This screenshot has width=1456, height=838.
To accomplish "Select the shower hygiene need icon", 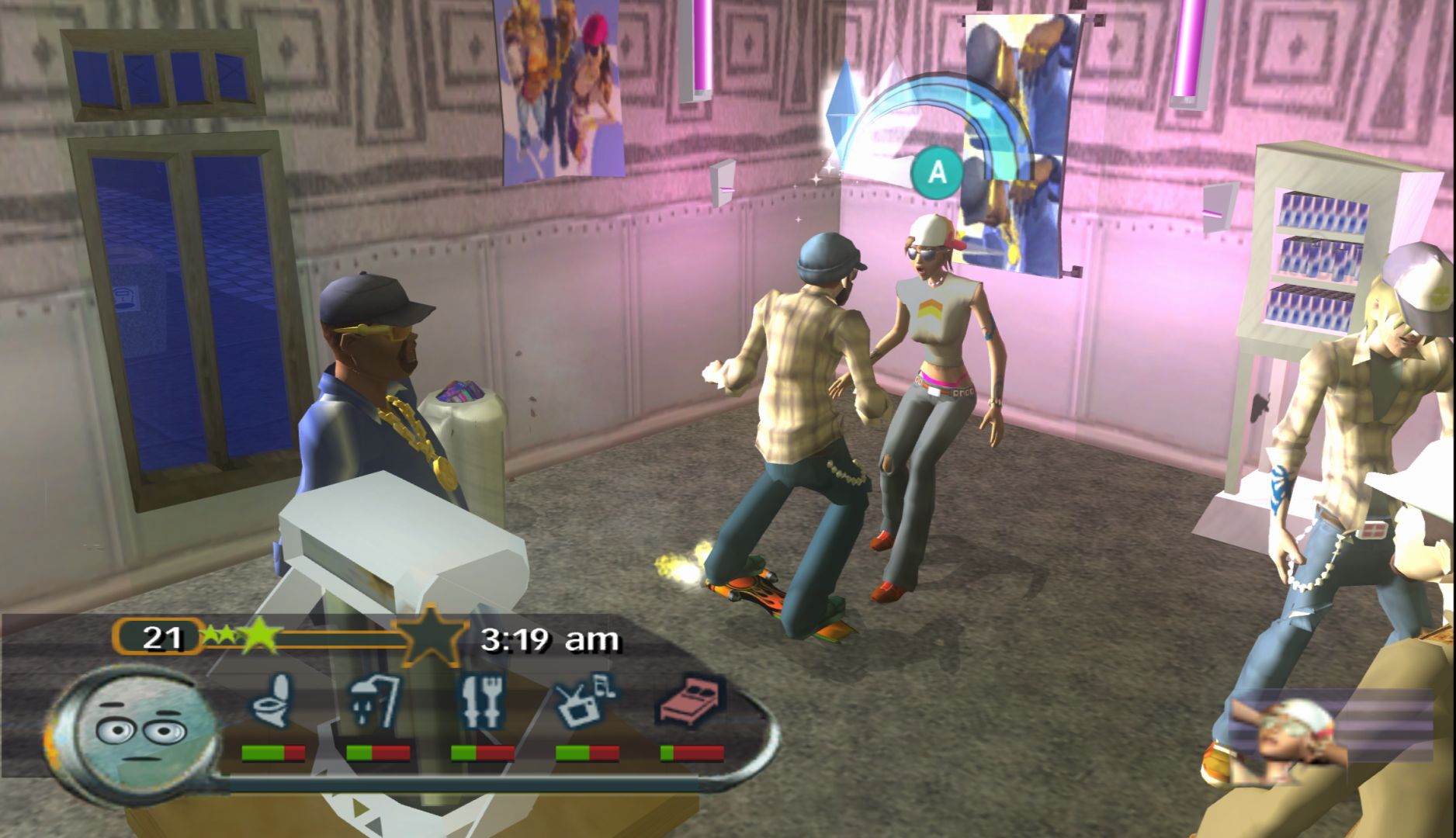I will click(376, 701).
